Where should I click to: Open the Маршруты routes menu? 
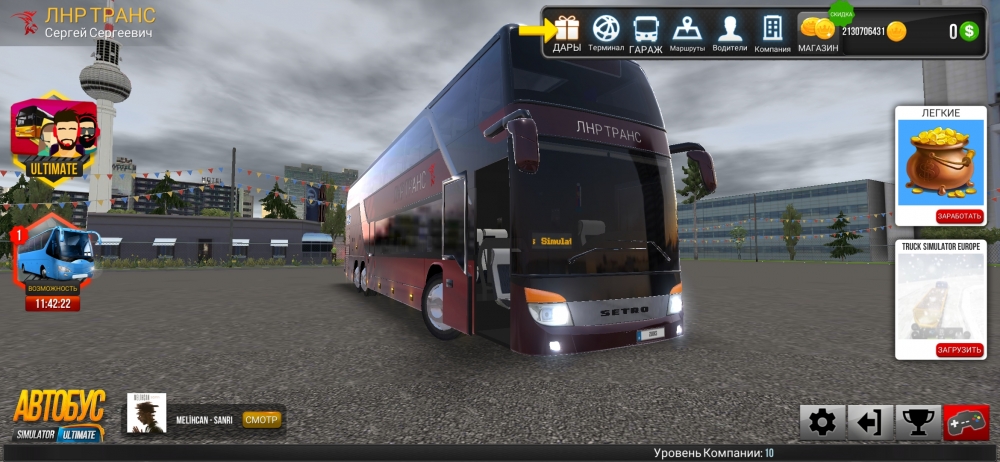point(687,32)
